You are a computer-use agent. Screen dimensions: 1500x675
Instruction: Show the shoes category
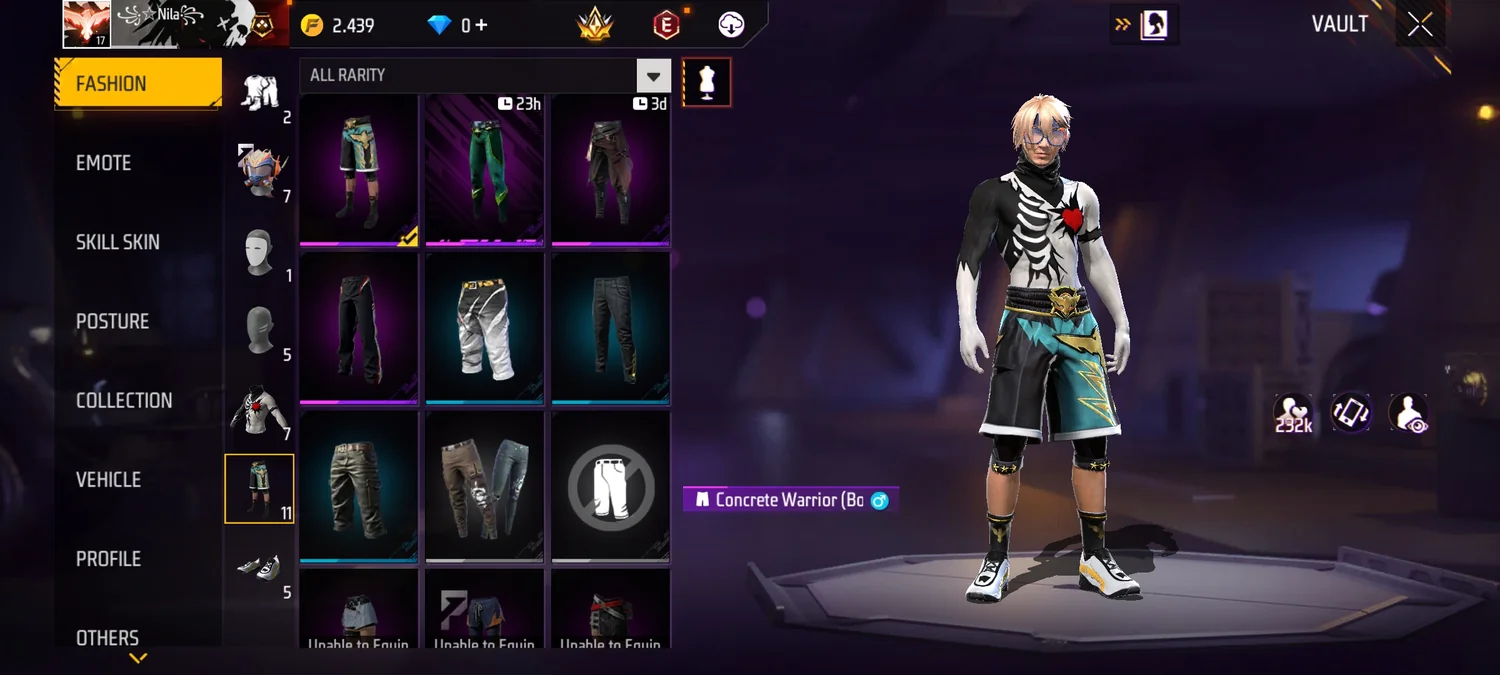259,569
